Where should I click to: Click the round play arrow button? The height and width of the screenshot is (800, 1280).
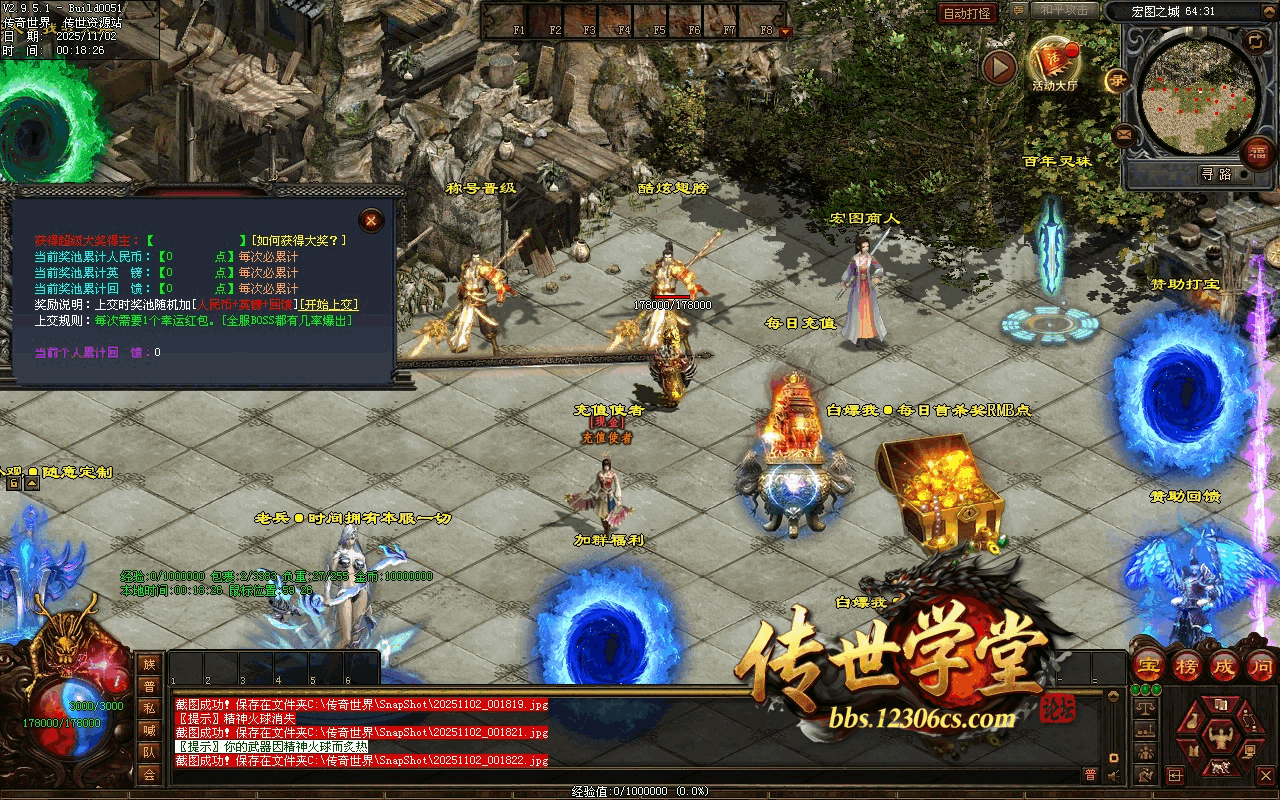tap(998, 67)
